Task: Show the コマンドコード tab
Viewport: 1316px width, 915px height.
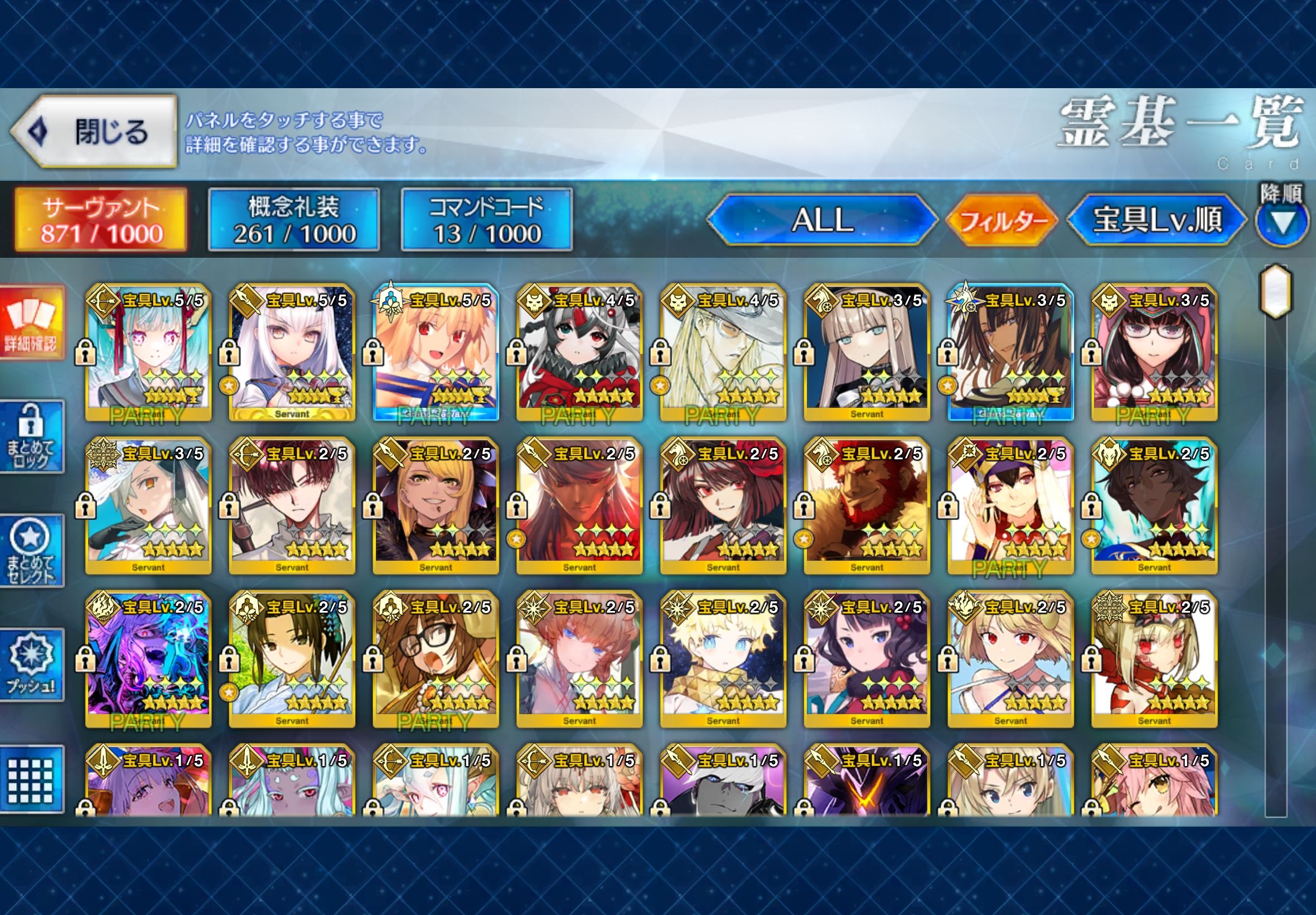Action: 486,220
